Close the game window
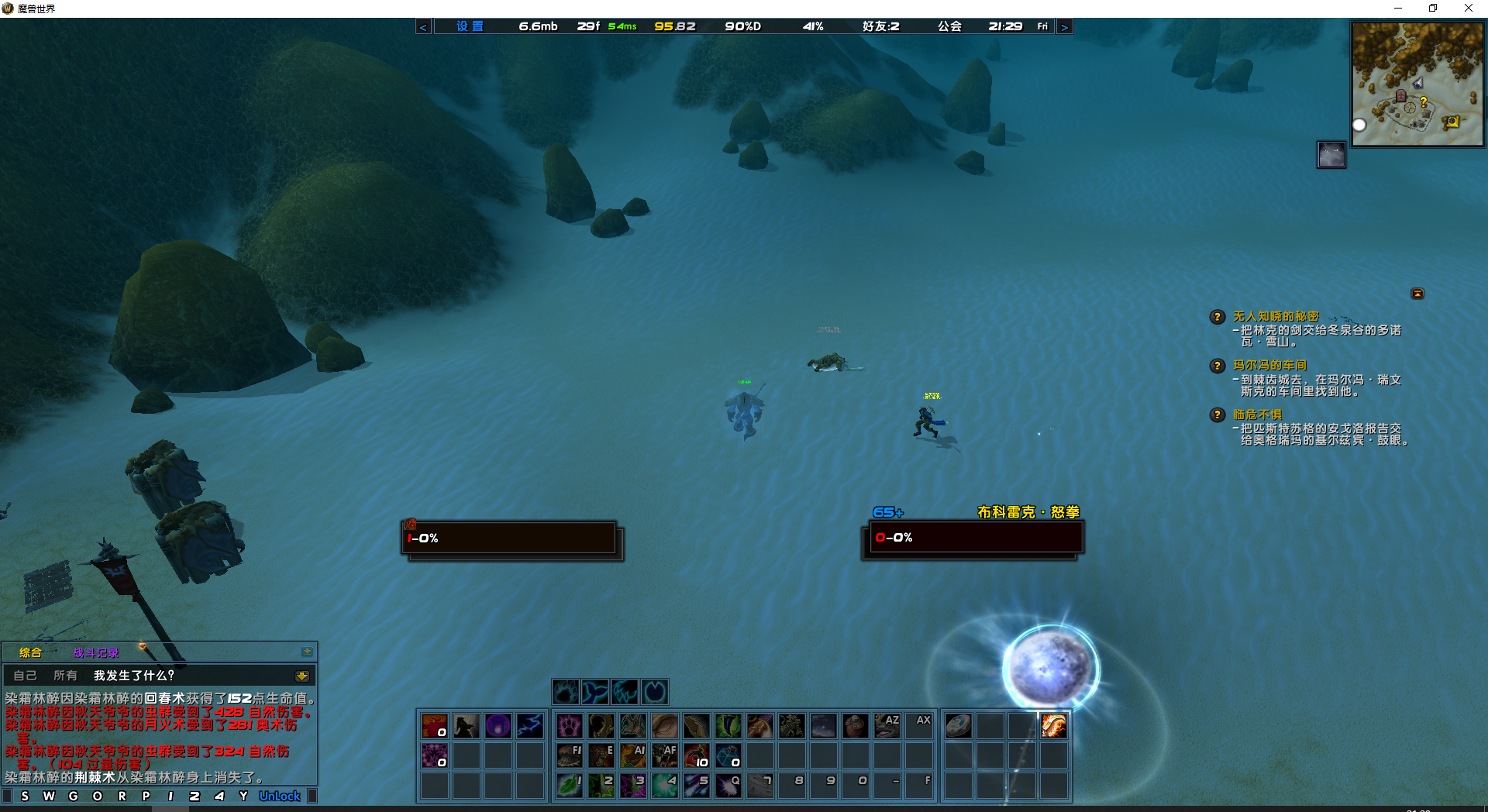Image resolution: width=1488 pixels, height=812 pixels. coord(1468,9)
